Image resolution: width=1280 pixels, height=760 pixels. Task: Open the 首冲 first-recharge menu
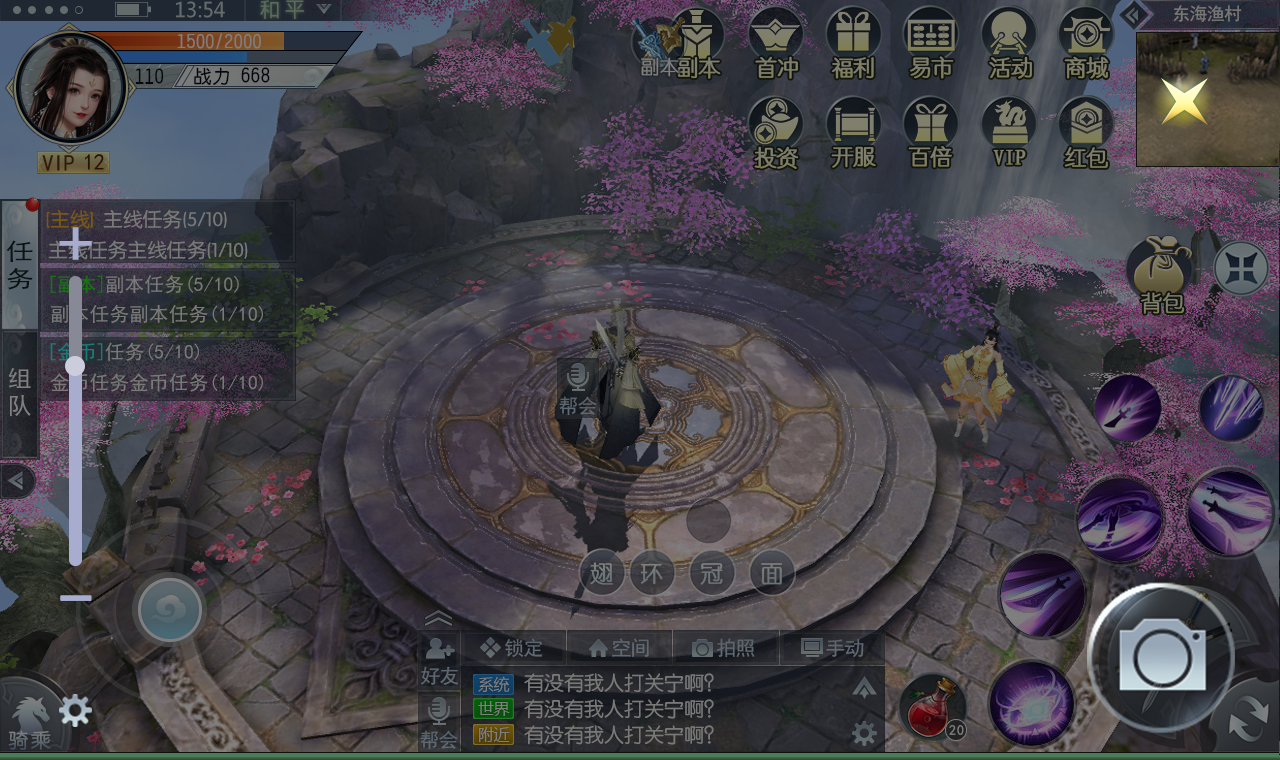776,43
